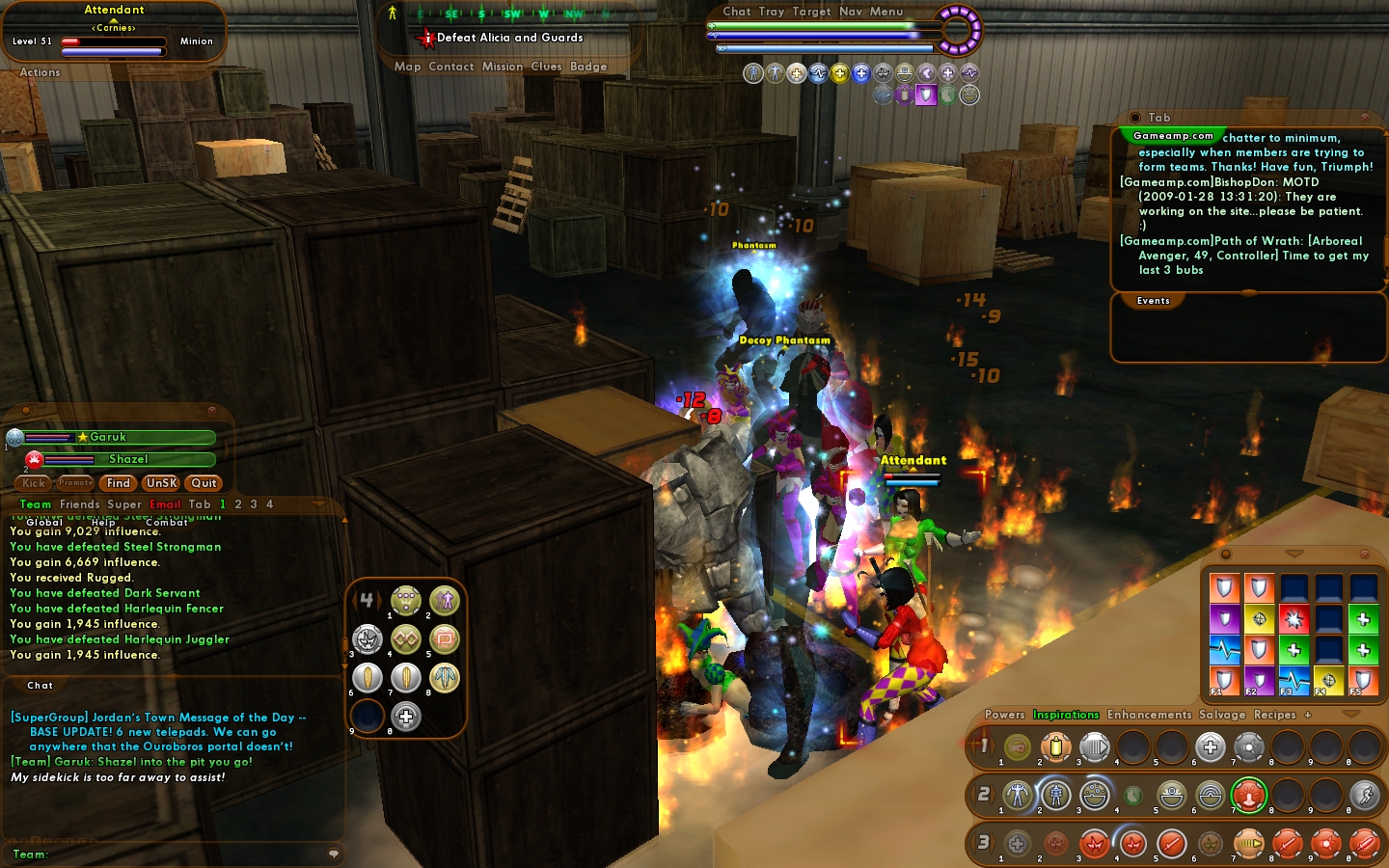Open the Salvage tab
This screenshot has height=868, width=1389.
point(1222,715)
